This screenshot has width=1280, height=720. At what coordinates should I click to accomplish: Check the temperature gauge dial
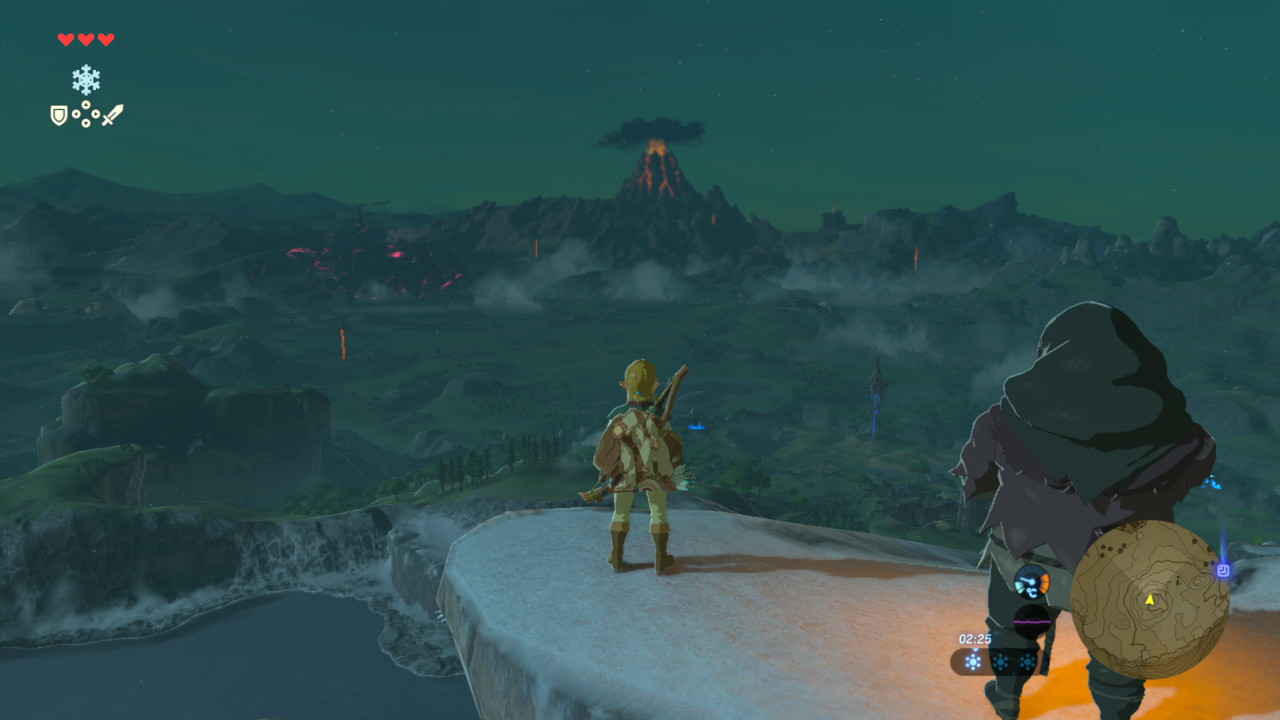coord(1031,581)
